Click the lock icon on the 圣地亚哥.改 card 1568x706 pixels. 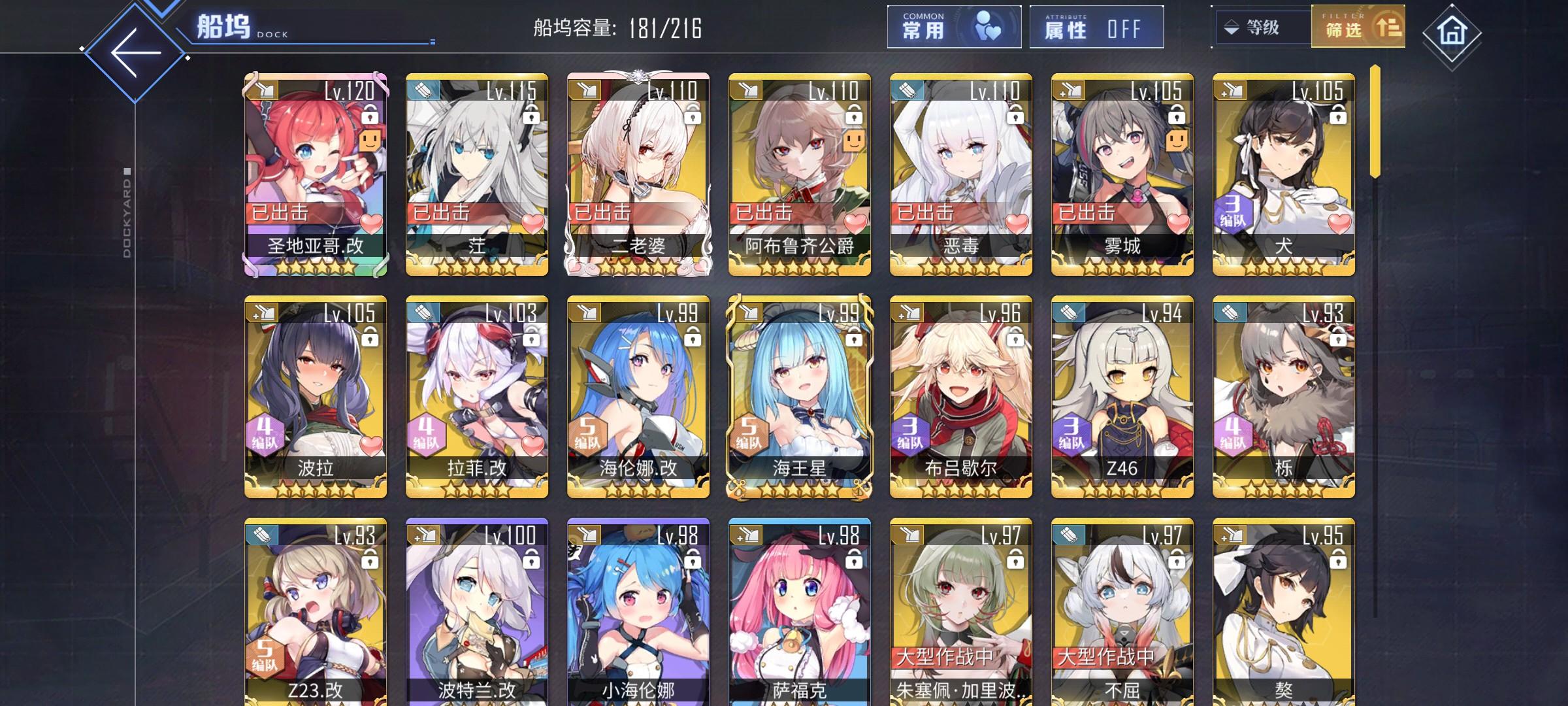370,116
